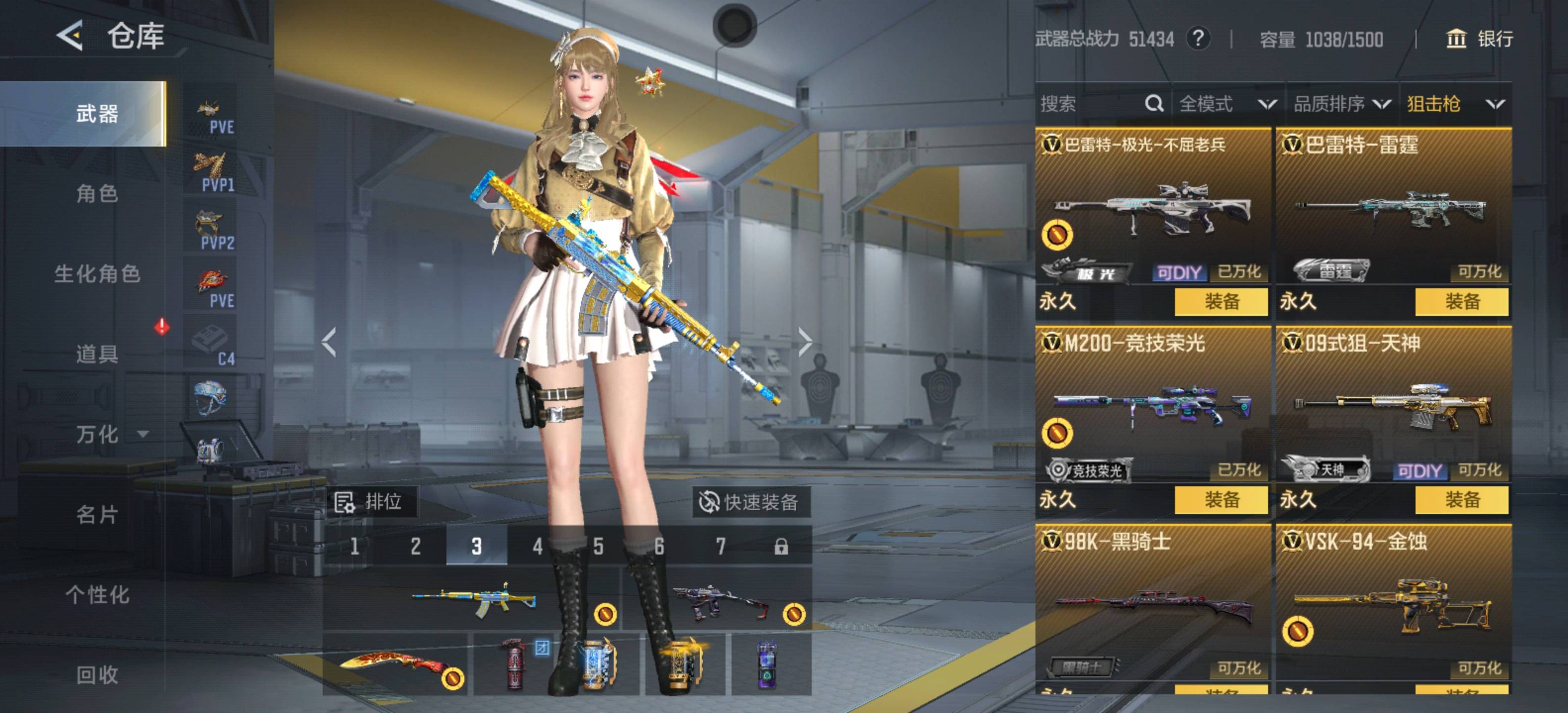This screenshot has height=713, width=1568.
Task: Click the weapon power question mark help
Action: pyautogui.click(x=1197, y=39)
